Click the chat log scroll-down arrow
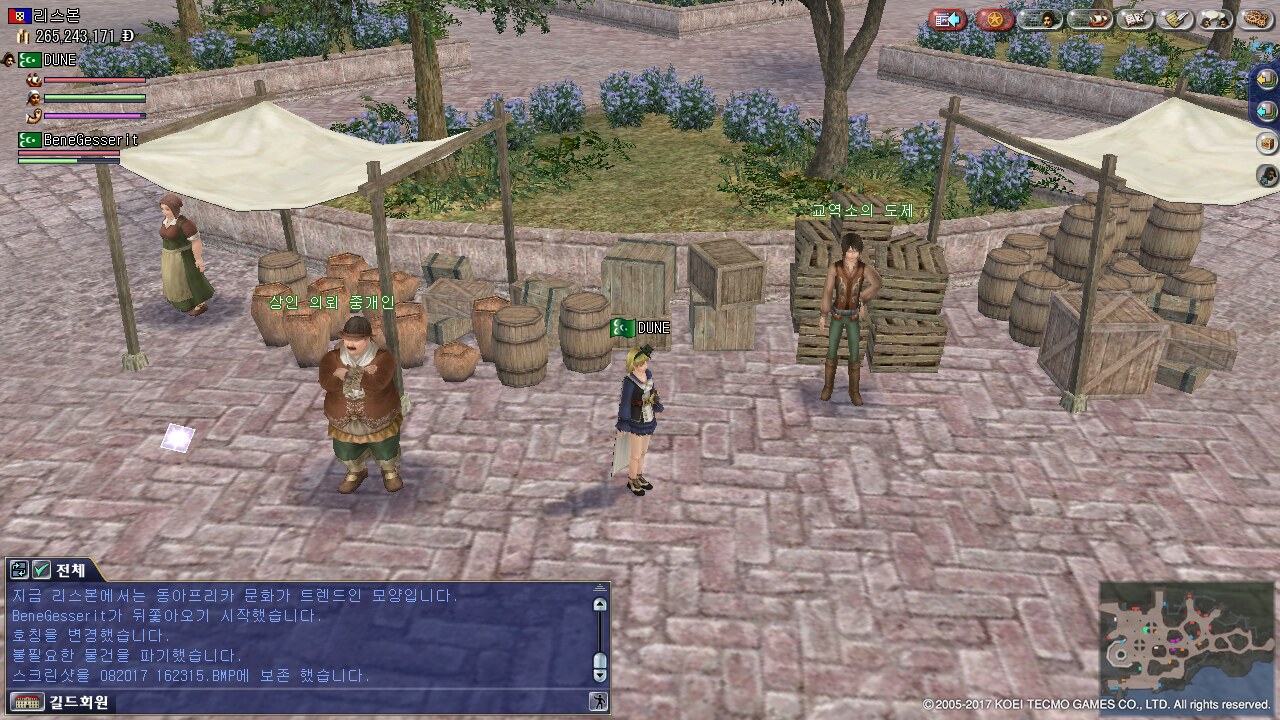The width and height of the screenshot is (1280, 720). pos(600,674)
